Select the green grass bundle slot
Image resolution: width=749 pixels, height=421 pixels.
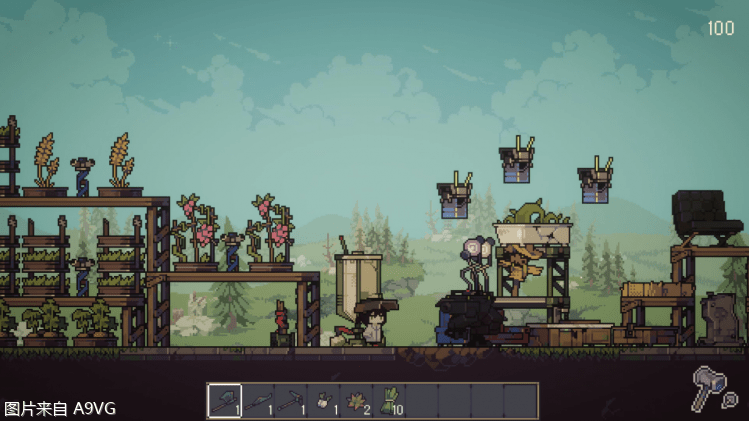pyautogui.click(x=389, y=401)
